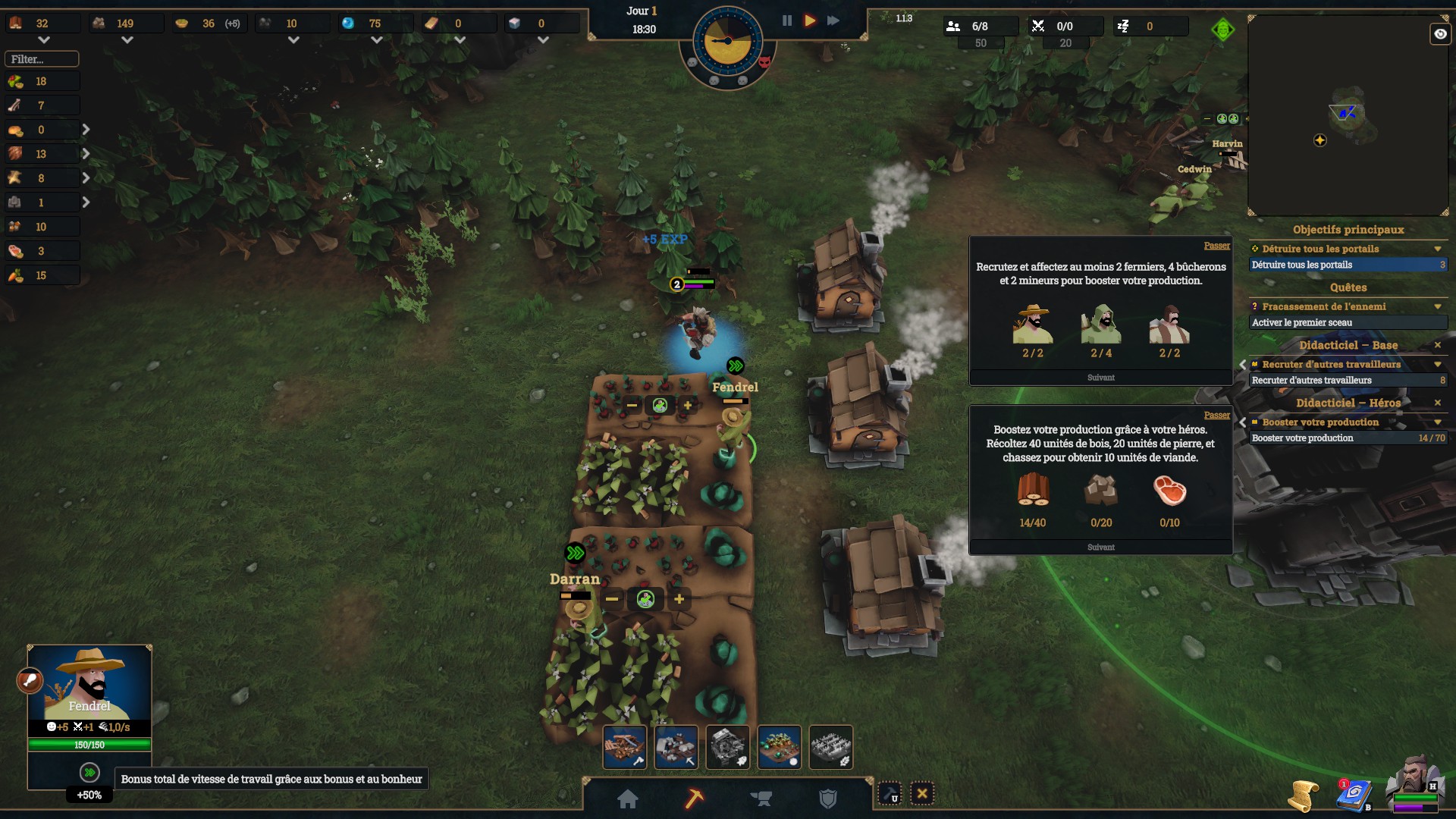Select the lumber camp building
Viewport: 1456px width, 819px height.
(x=625, y=747)
